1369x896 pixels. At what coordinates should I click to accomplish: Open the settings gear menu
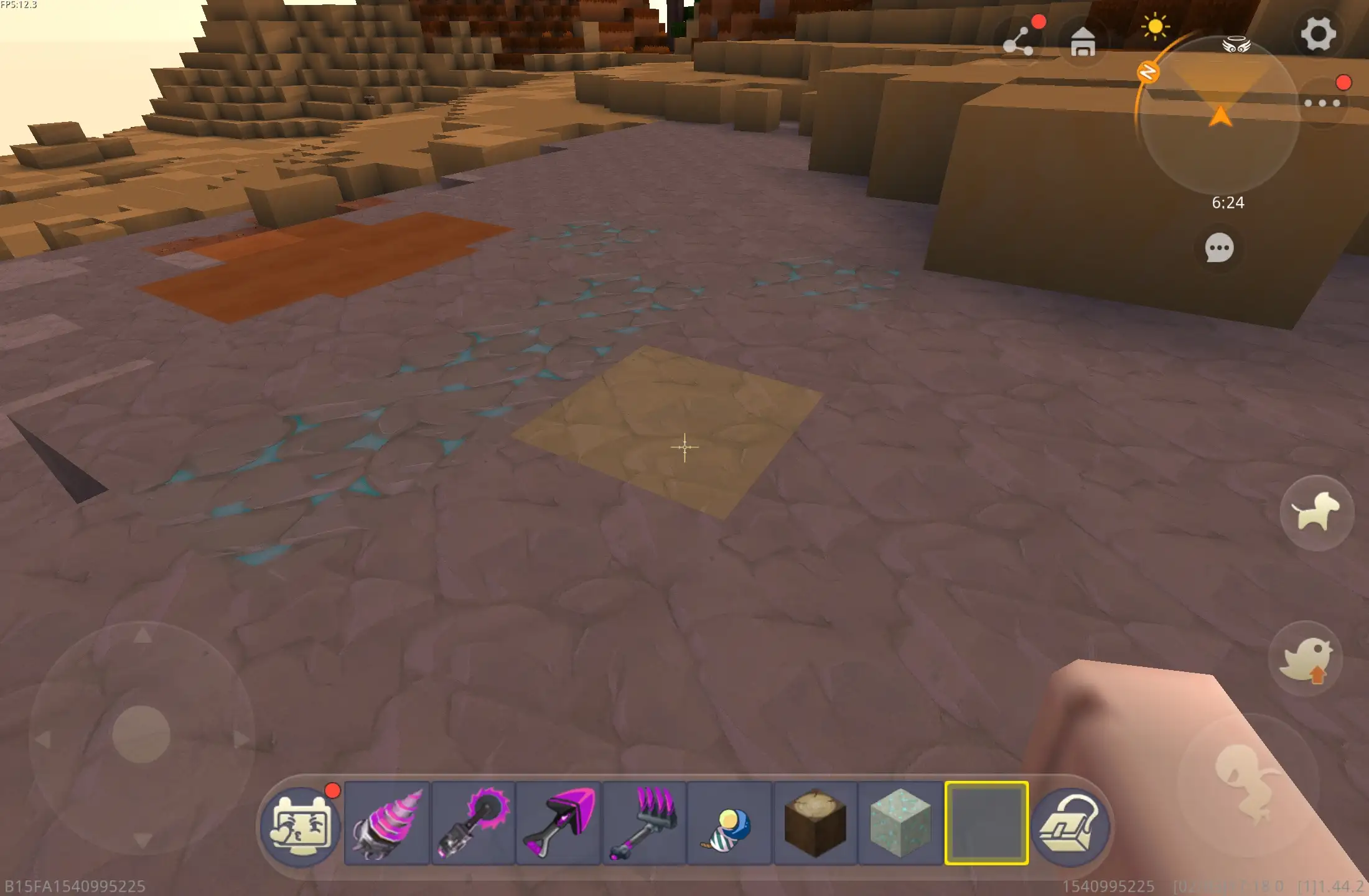point(1317,34)
